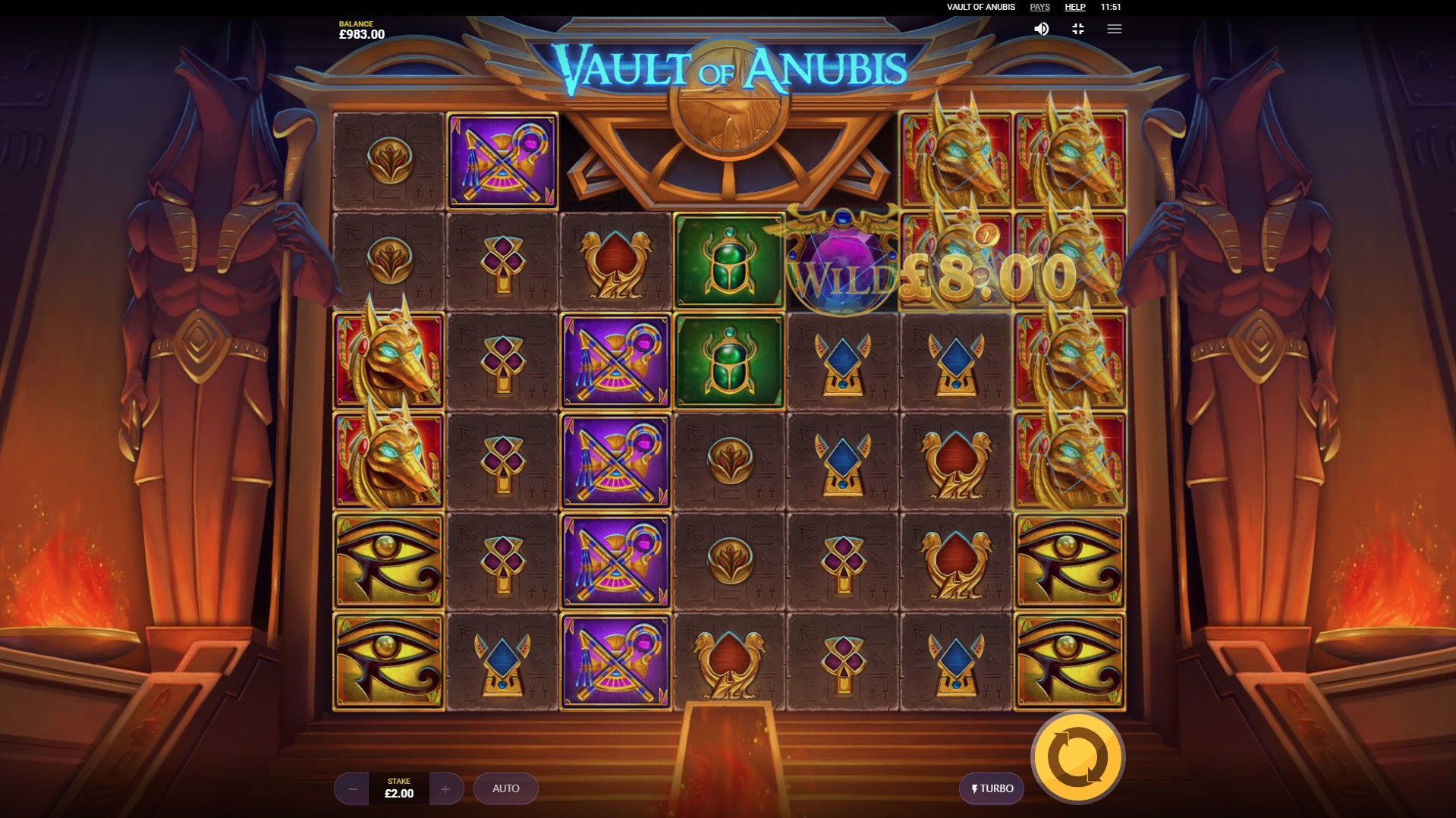Viewport: 1456px width, 818px height.
Task: Toggle the speaker icon off
Action: point(1041,29)
